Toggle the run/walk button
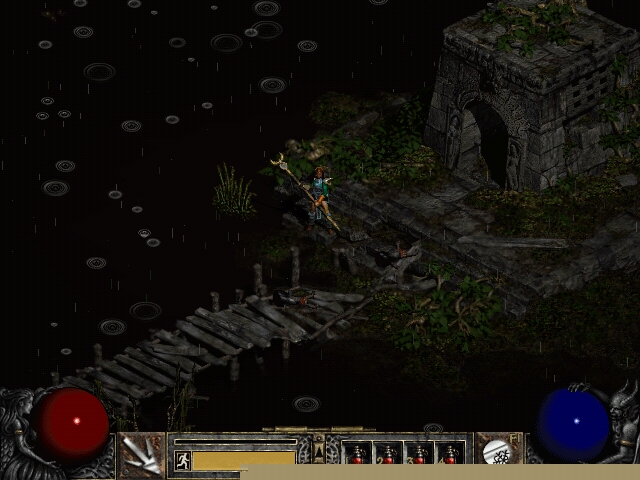Screen dimensions: 640x480 click(x=183, y=459)
